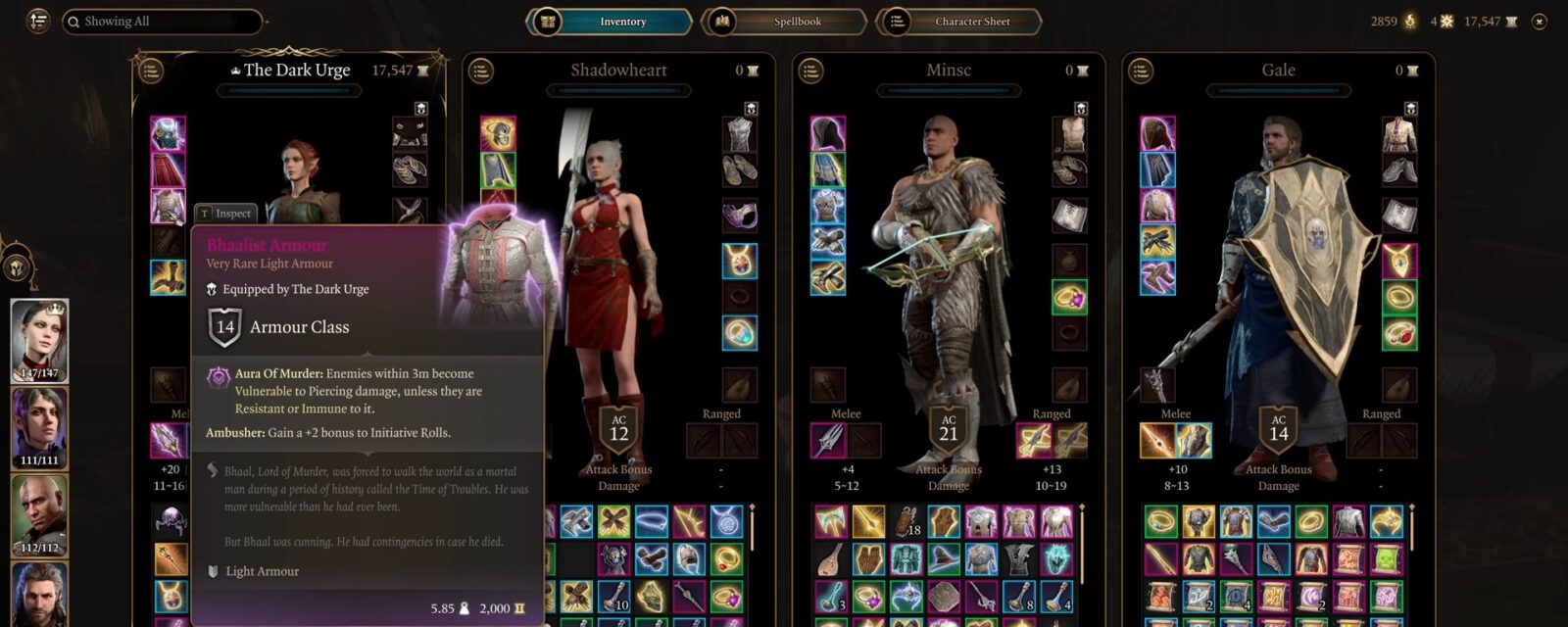Image resolution: width=1568 pixels, height=627 pixels.
Task: Select Gale's melee staff weapon slot
Action: (x=1157, y=441)
